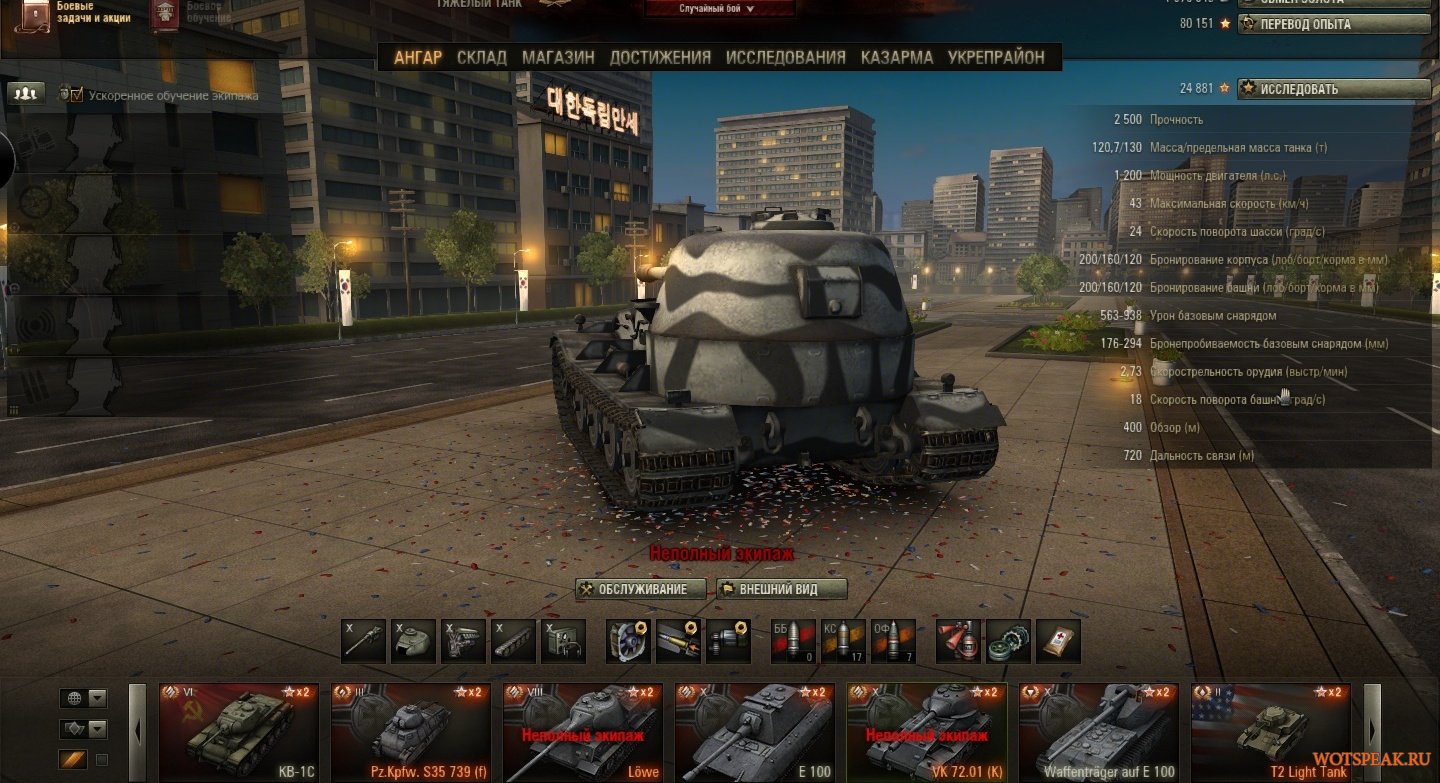This screenshot has width=1440, height=783.
Task: Open the Исследования tab
Action: (x=786, y=58)
